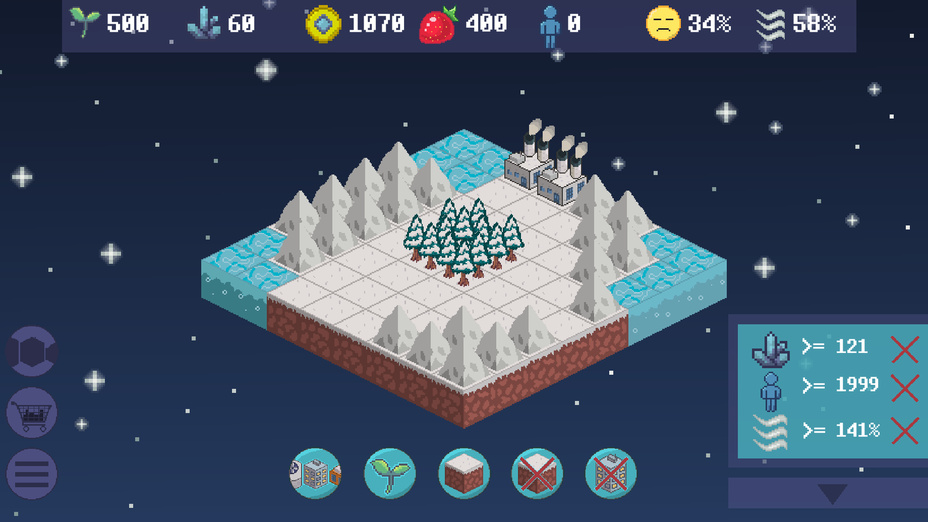Collapse the objectives panel with the arrow
This screenshot has width=928, height=522.
[832, 493]
